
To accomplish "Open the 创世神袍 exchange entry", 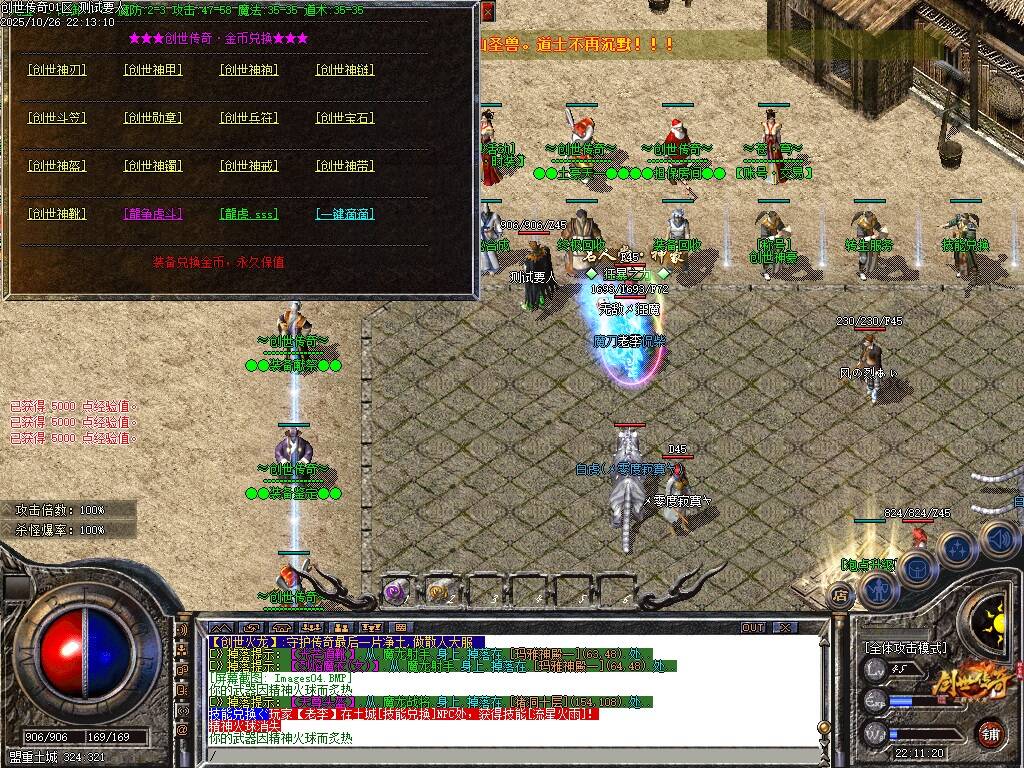I will click(x=249, y=70).
